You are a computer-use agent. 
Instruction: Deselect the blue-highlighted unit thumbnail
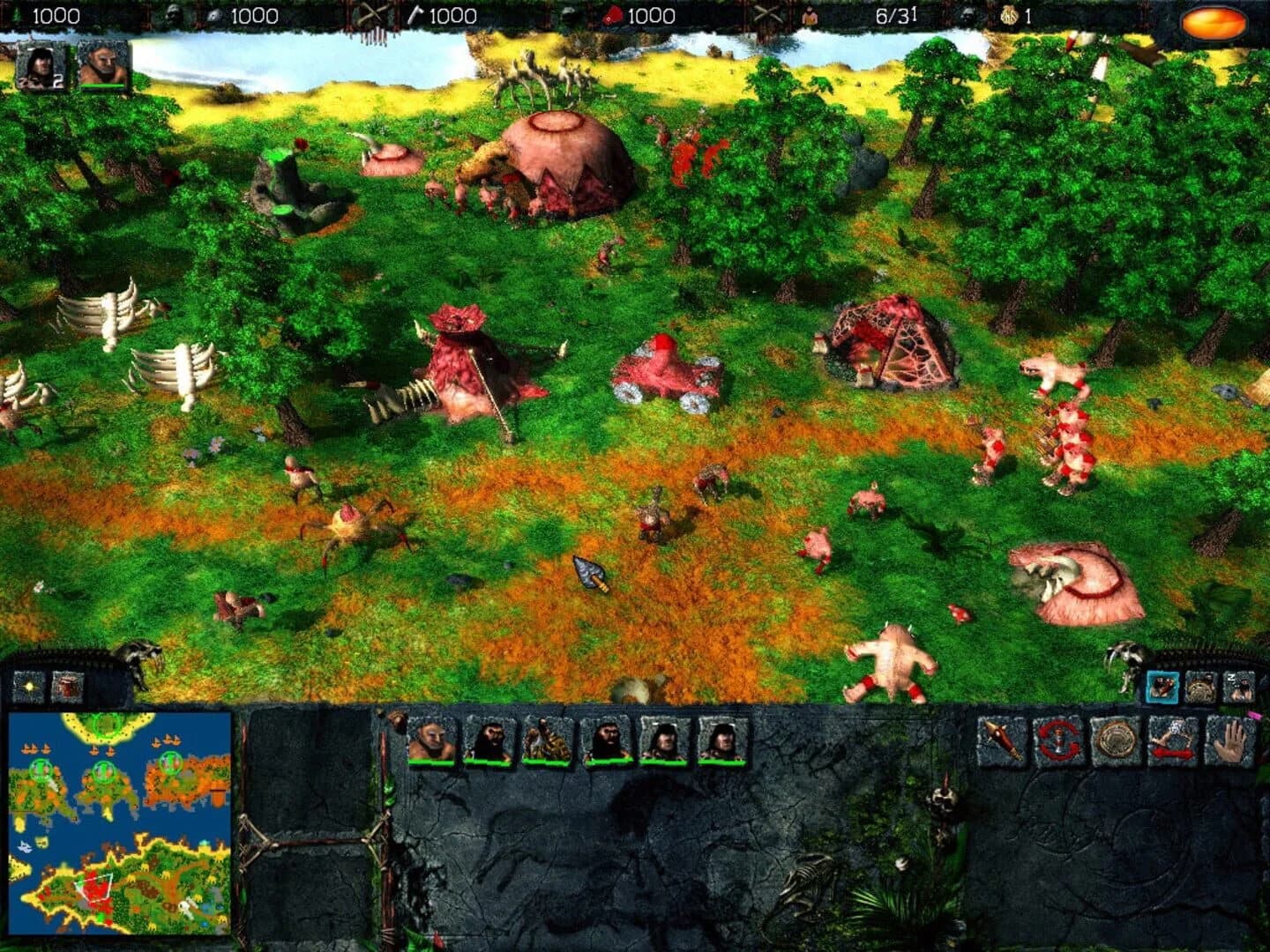[1162, 686]
